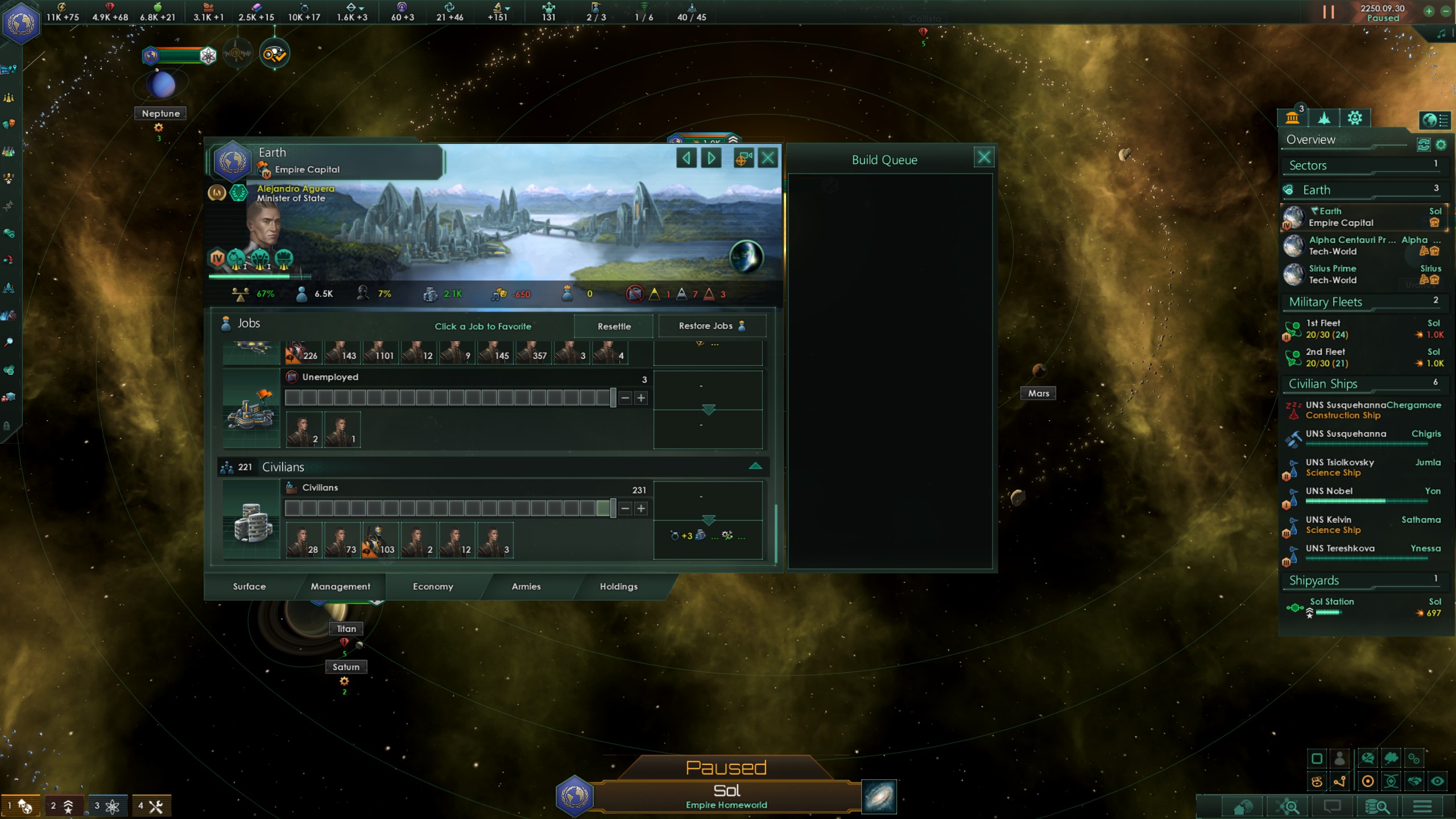Open the Research panel via the flasks icon
The image size is (1456, 819).
tap(9, 150)
